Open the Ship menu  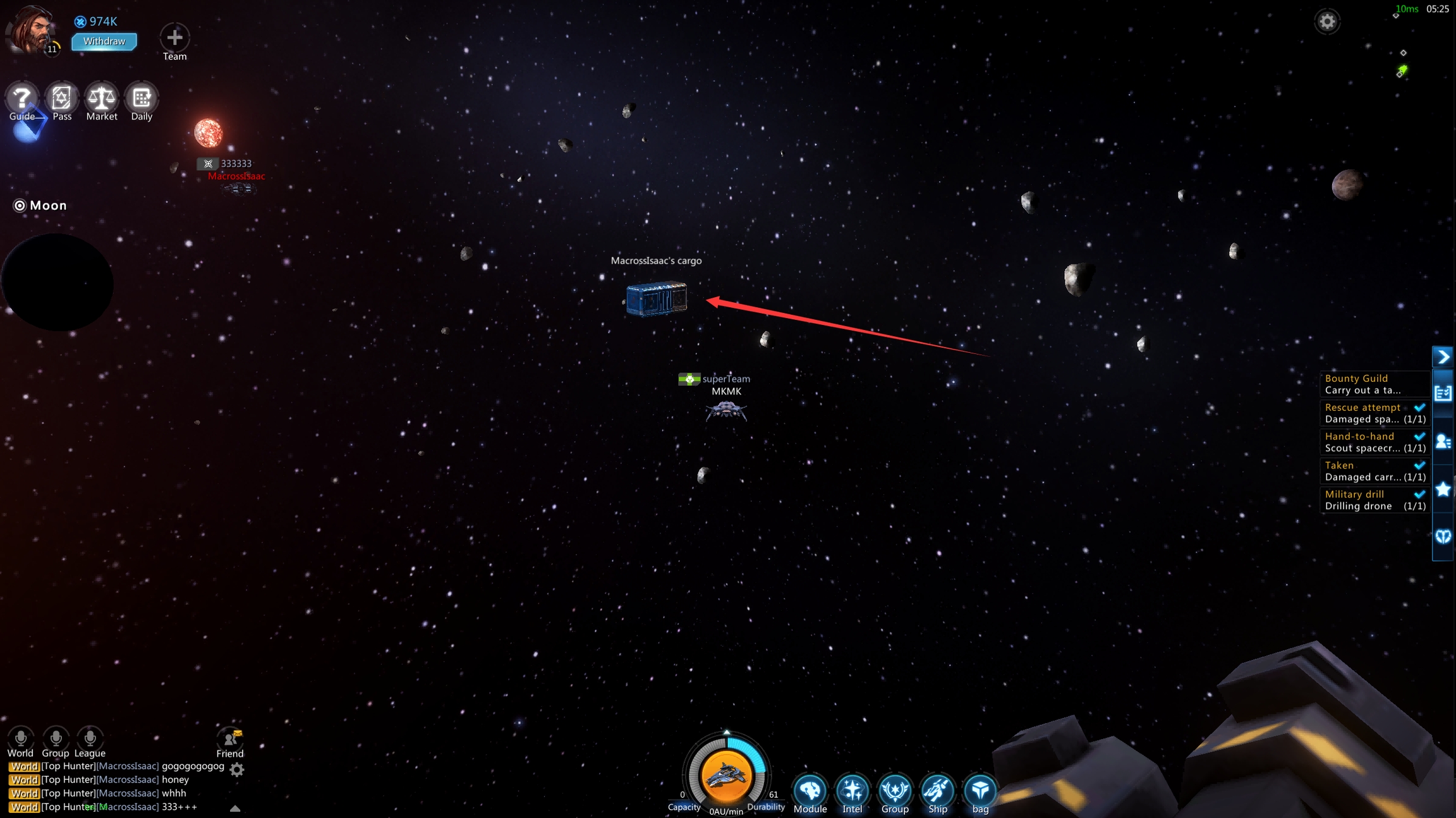coord(937,790)
